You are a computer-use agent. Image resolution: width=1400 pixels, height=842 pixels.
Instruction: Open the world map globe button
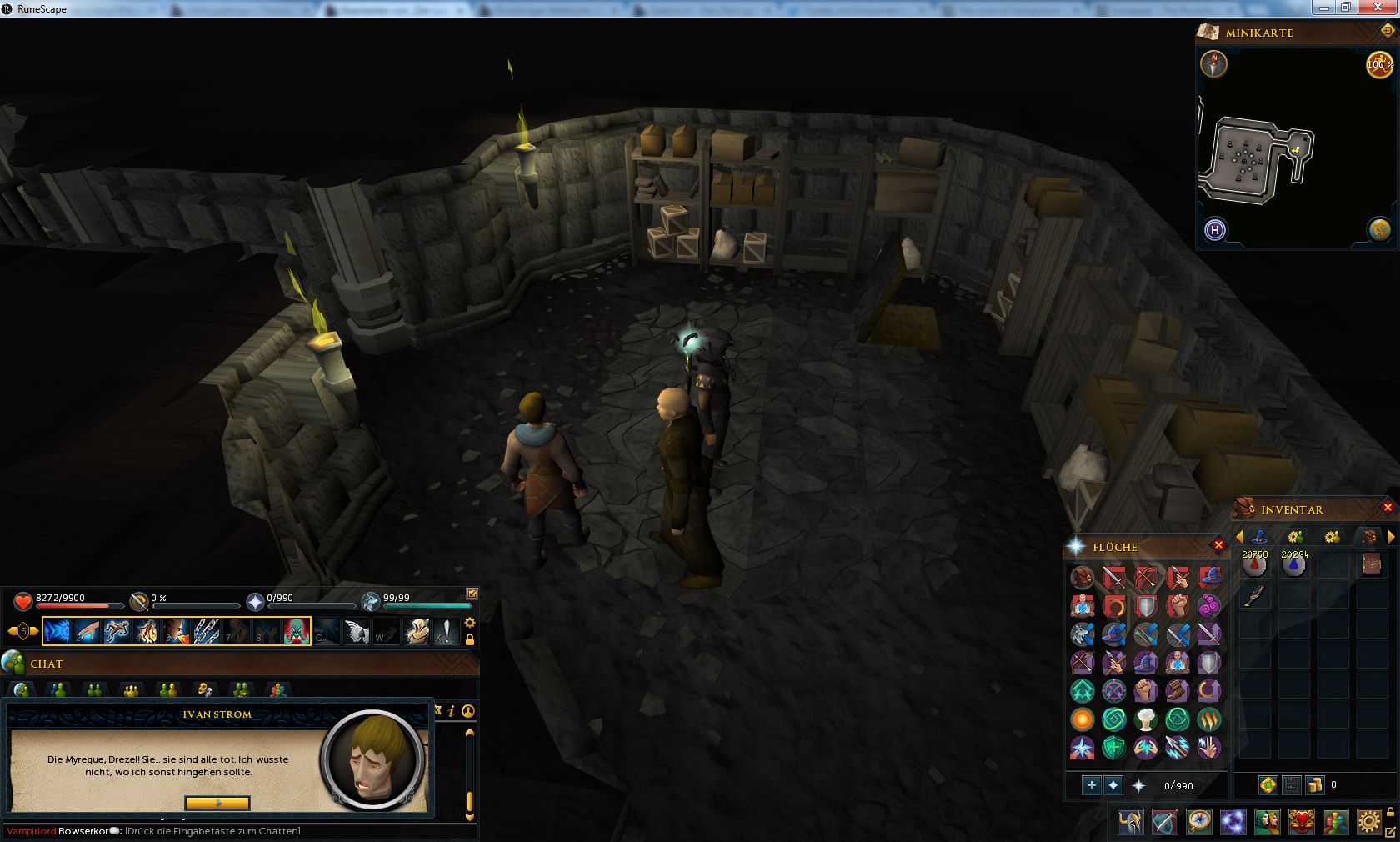click(x=1378, y=228)
